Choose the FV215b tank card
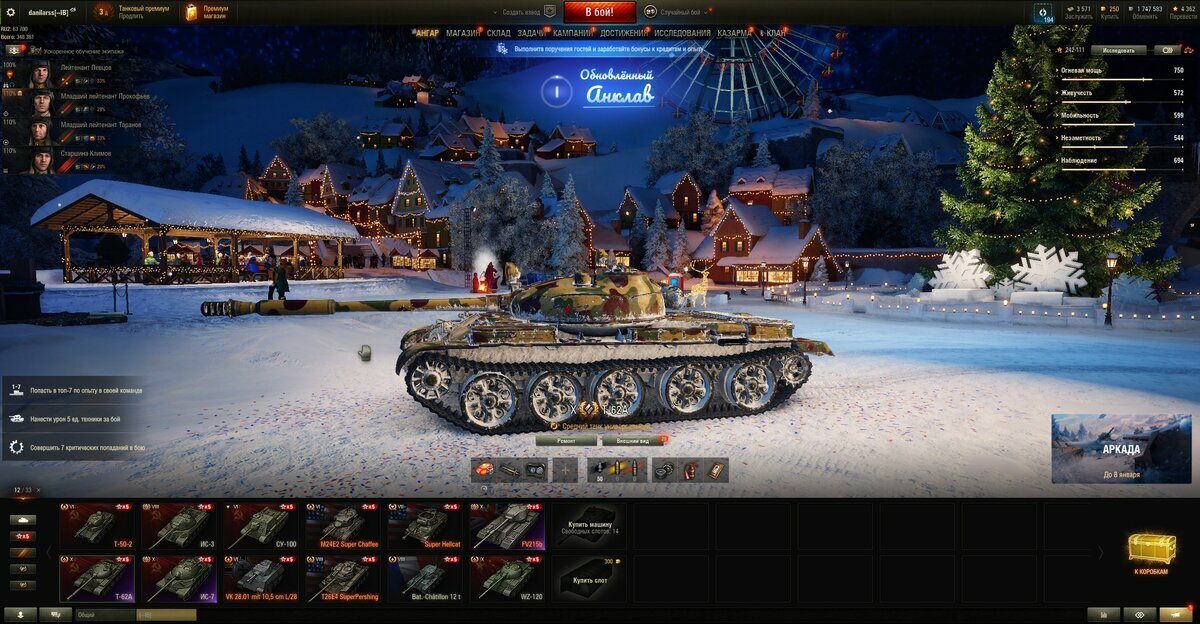Screen dimensions: 1200x624 click(508, 526)
